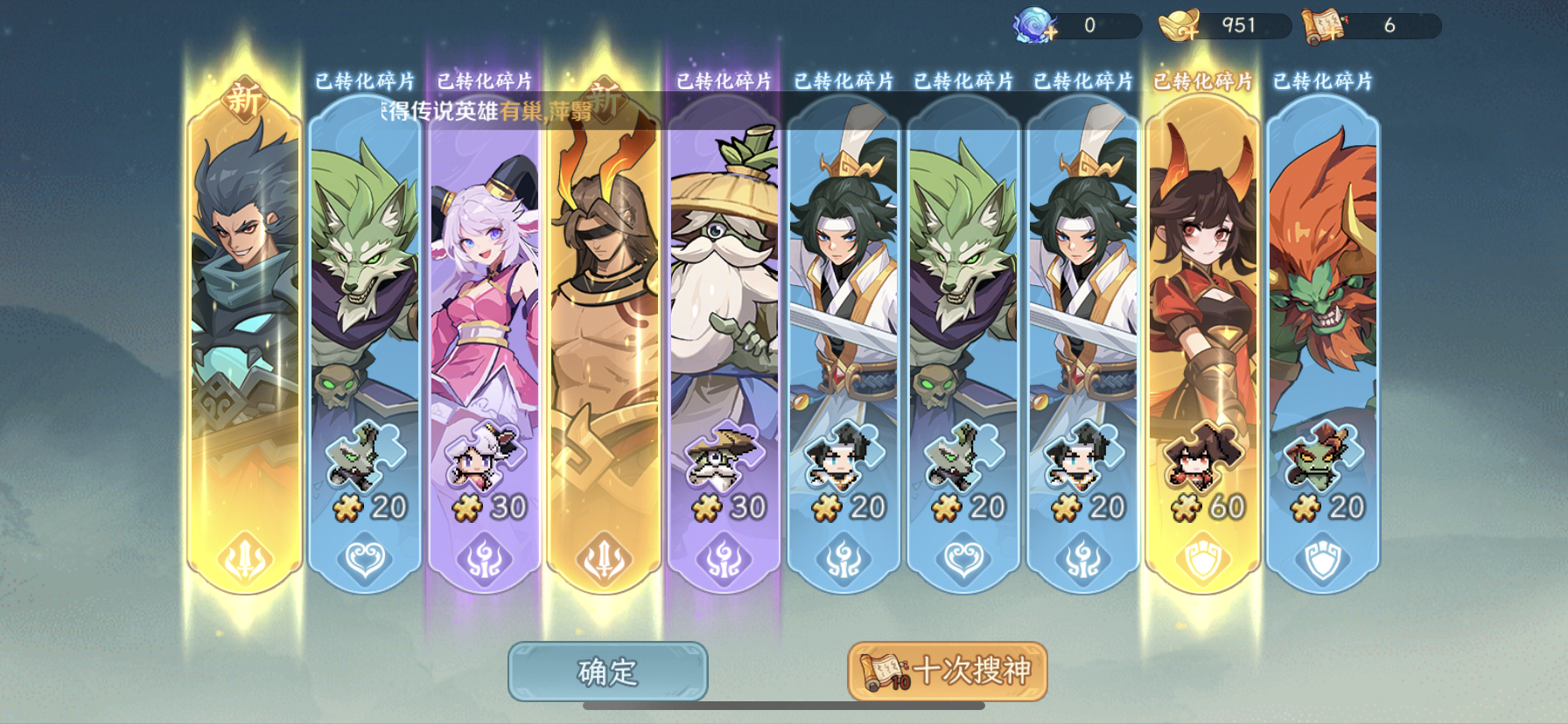Click the 新 badge on the leftmost hero card
1568x724 pixels.
(x=243, y=99)
